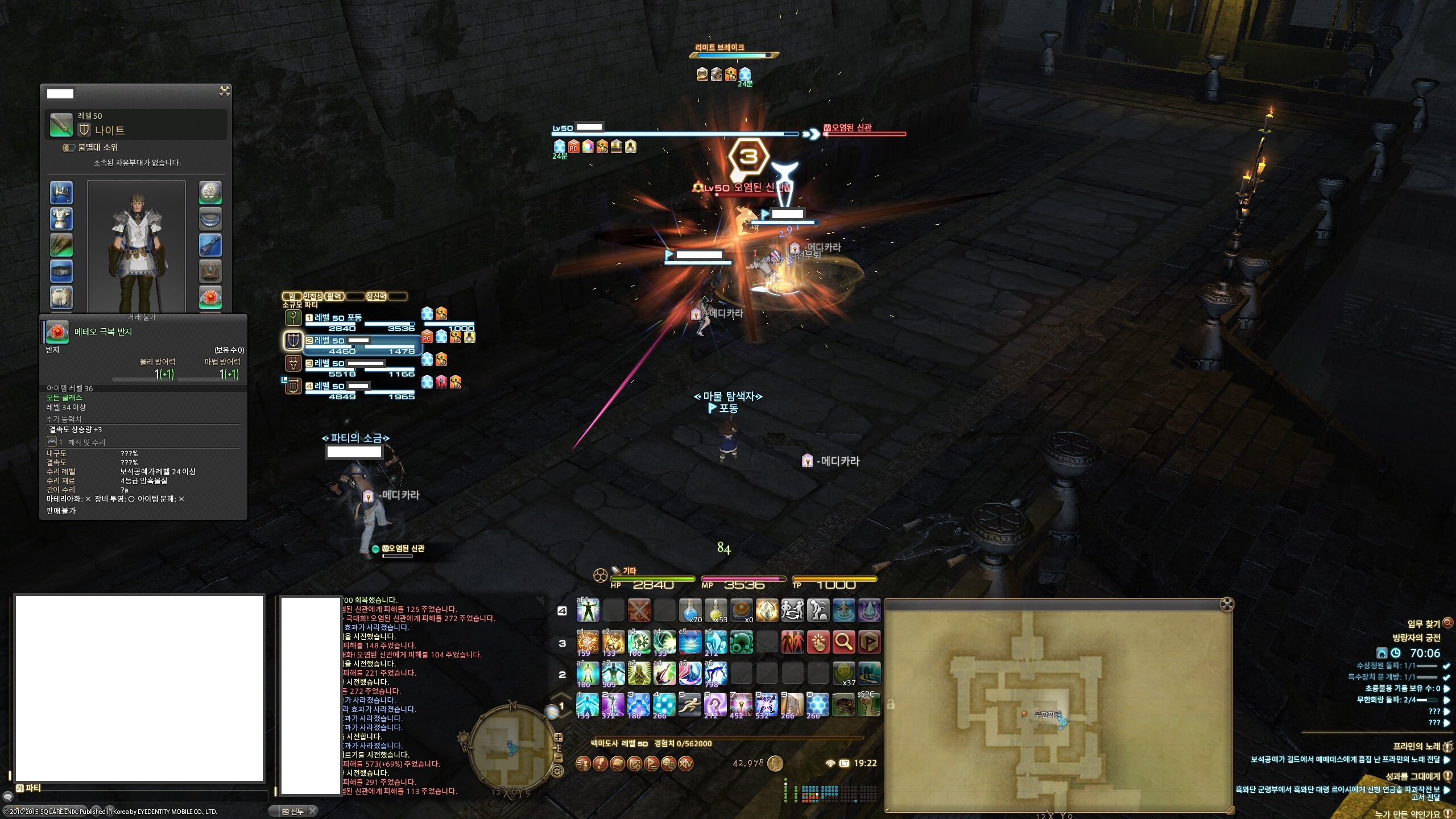Activate the ice crystals ability on hotbar 3
Screen dimensions: 1456x819
[715, 642]
